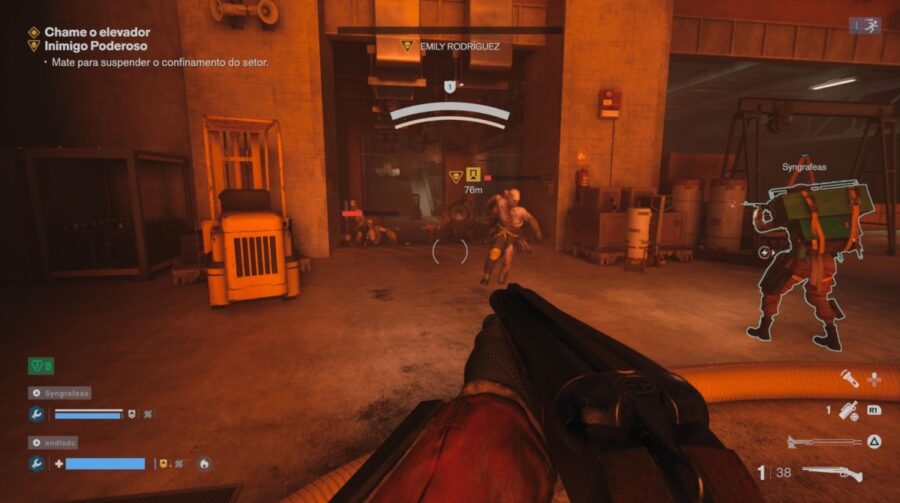Select the throwable gadget item icon

(849, 409)
